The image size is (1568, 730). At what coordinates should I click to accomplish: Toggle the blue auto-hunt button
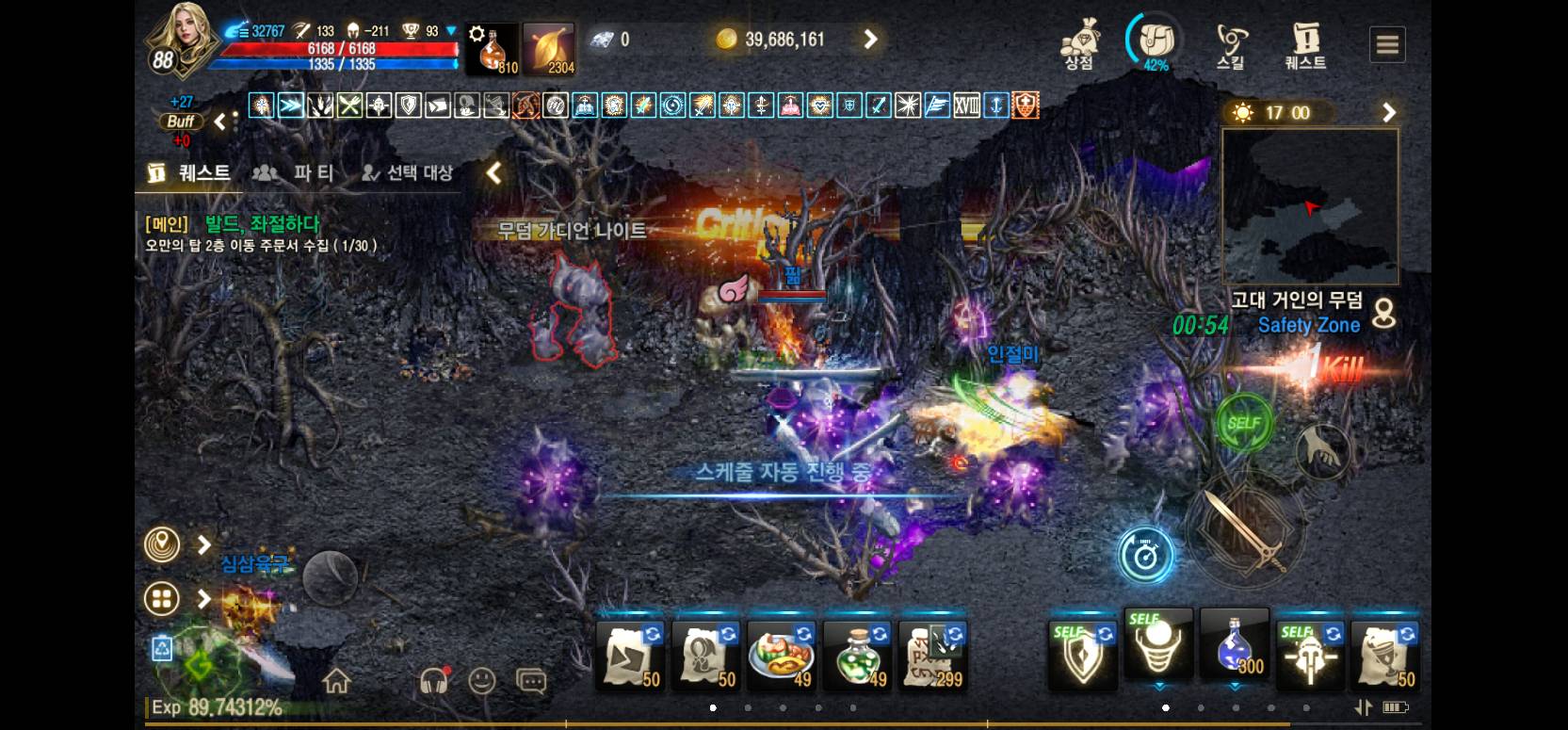(1146, 555)
